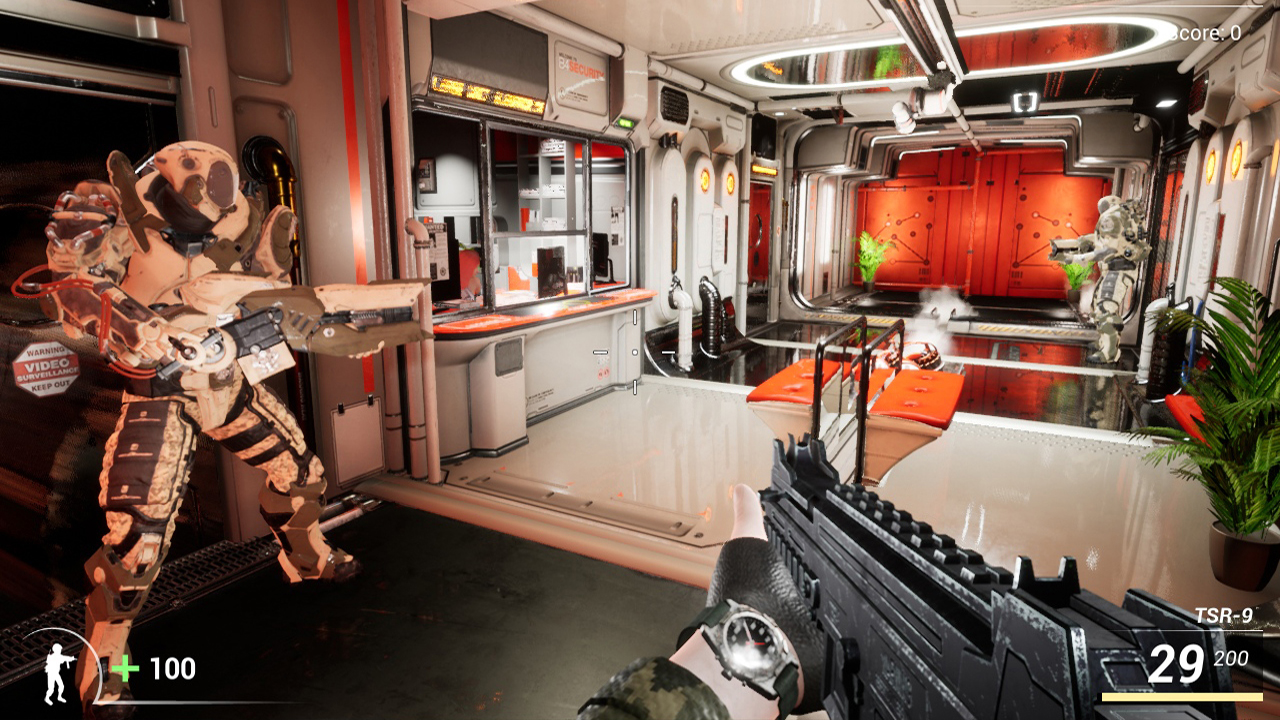
Task: Click the soldier stance icon
Action: 59,671
